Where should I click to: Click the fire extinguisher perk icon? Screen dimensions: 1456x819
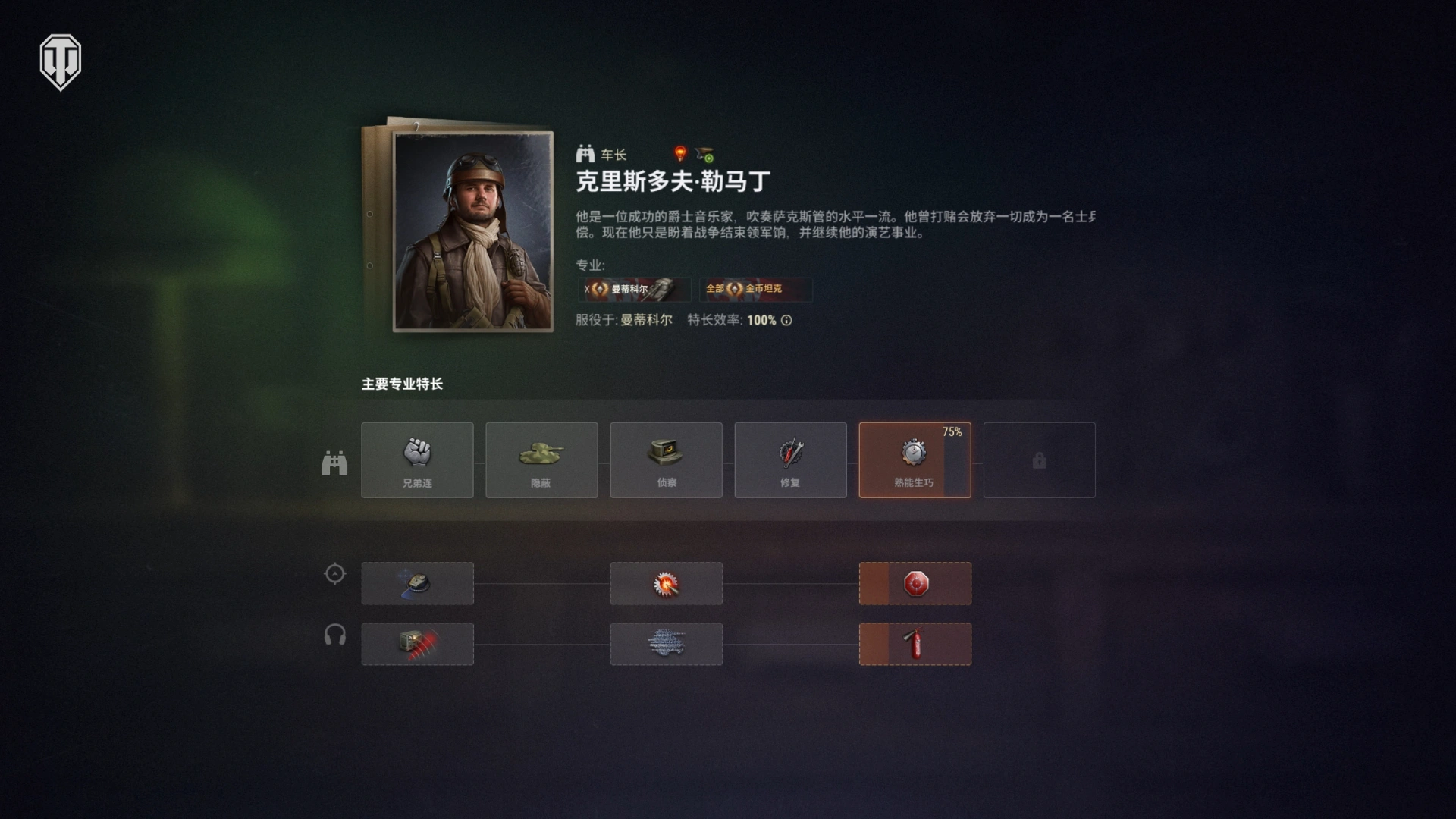pos(915,644)
